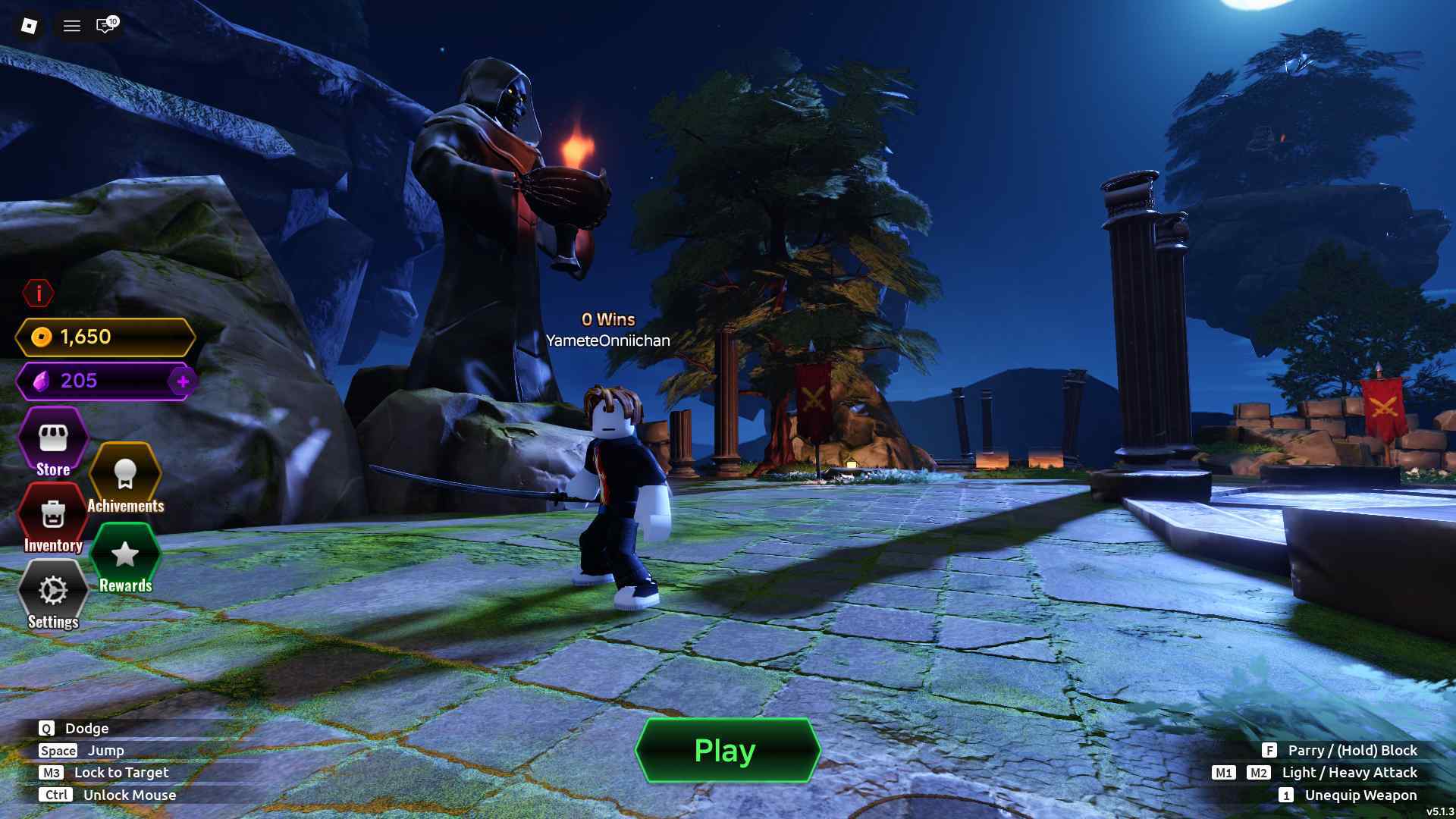This screenshot has height=819, width=1456.
Task: Click the 0 Wins label above the player
Action: [609, 319]
